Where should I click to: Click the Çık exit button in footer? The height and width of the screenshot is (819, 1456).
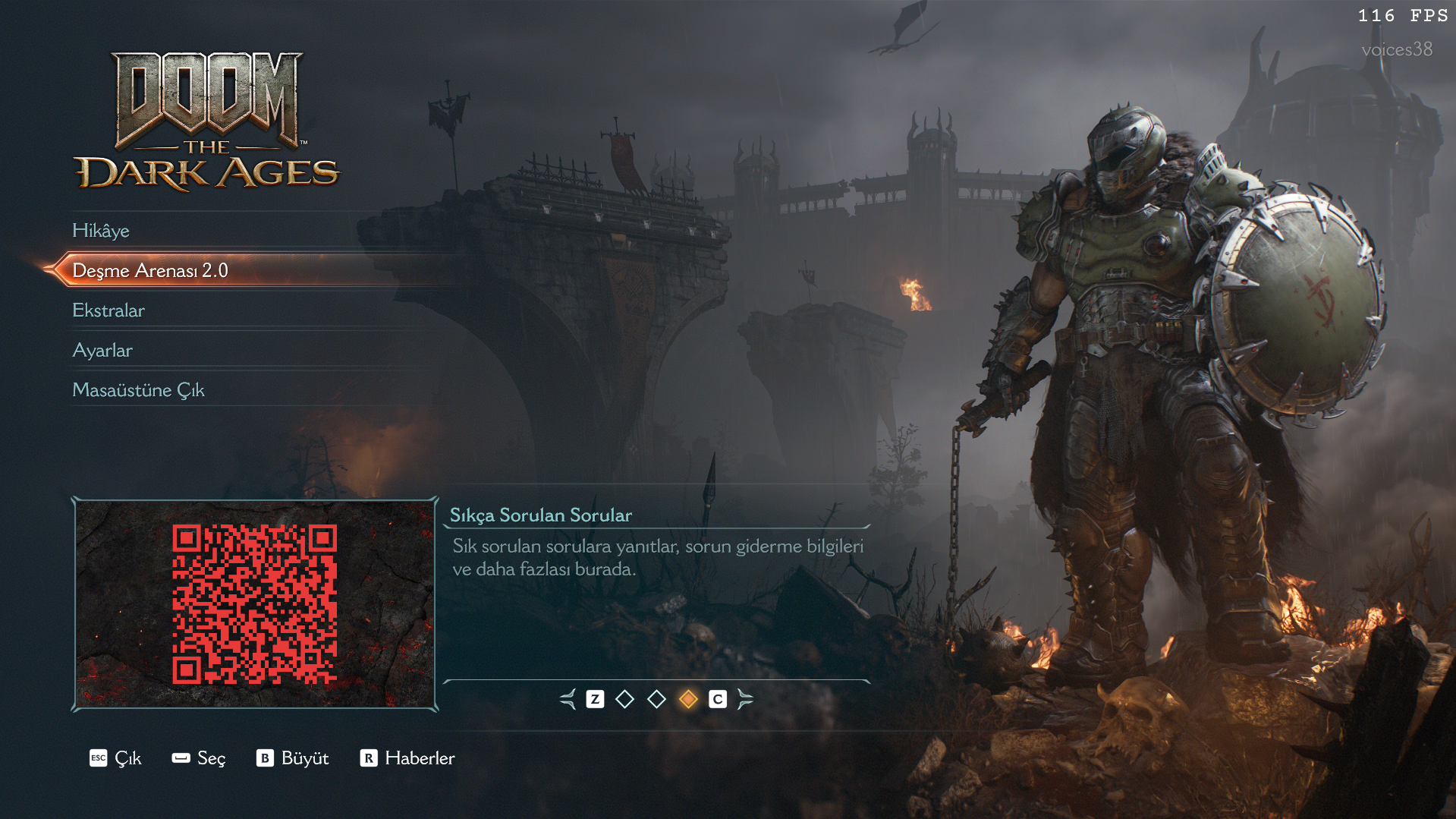pos(116,758)
